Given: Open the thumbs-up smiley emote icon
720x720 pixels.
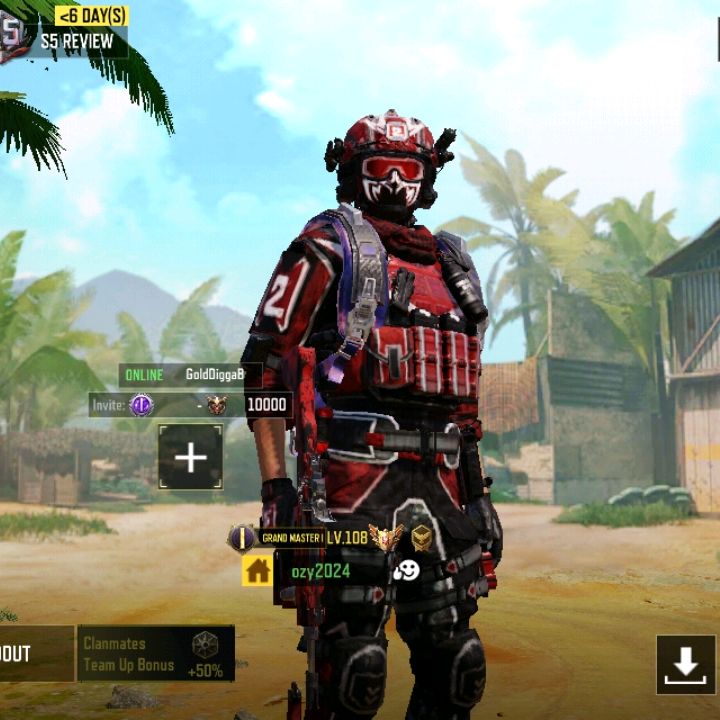Looking at the screenshot, I should tap(406, 571).
